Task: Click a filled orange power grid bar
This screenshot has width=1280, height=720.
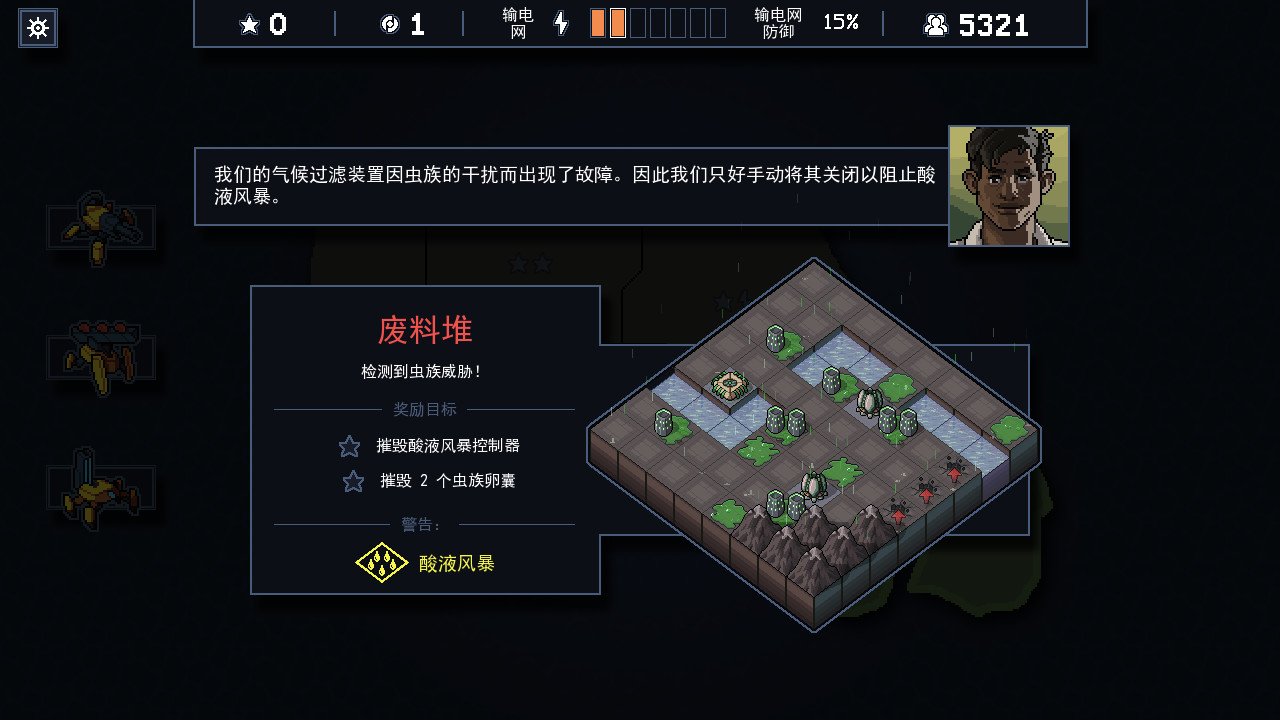Action: [597, 22]
